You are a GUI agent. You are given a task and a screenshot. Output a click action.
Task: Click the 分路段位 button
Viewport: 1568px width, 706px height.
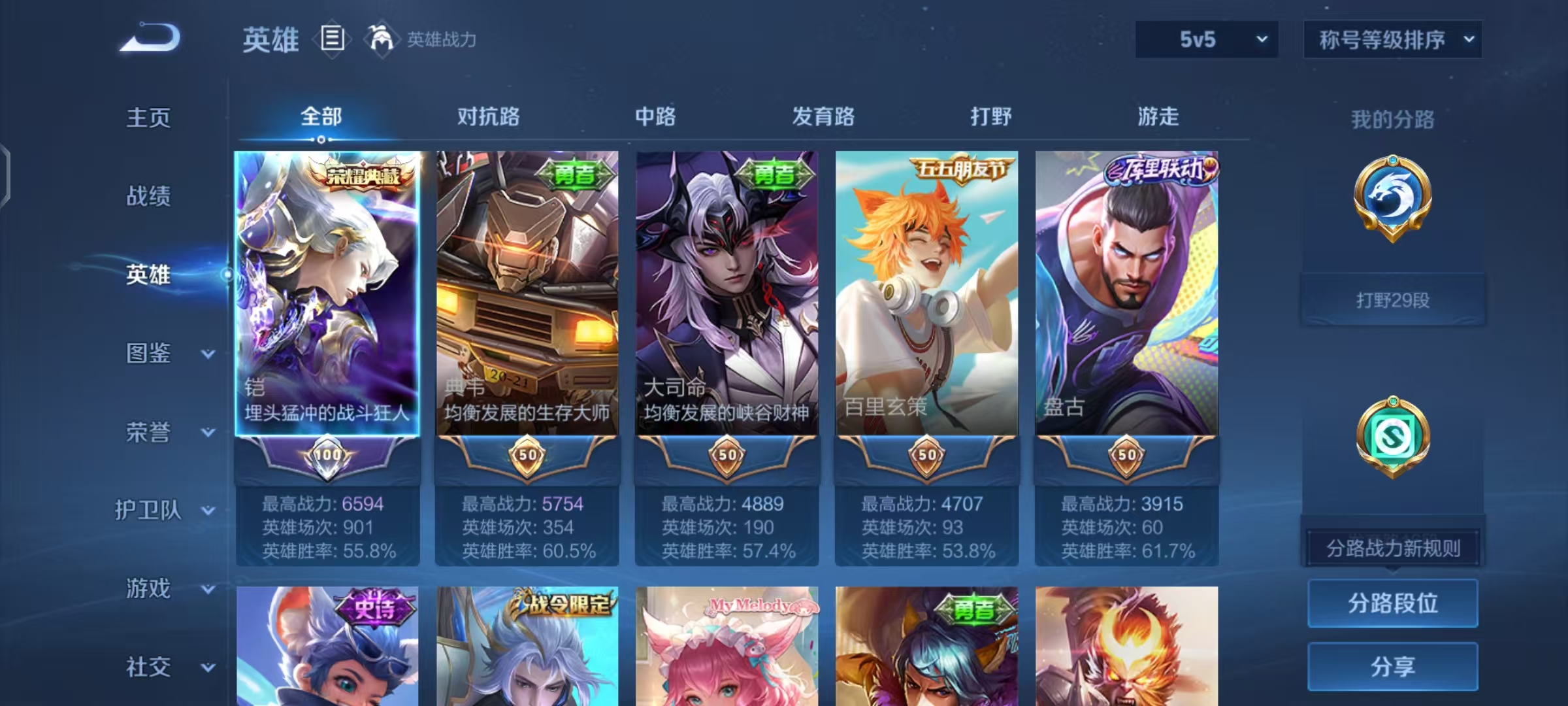[x=1393, y=603]
